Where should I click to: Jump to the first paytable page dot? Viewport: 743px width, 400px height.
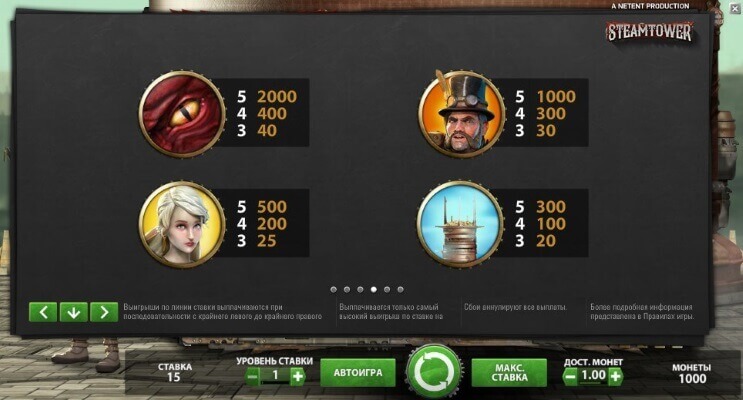tap(333, 289)
